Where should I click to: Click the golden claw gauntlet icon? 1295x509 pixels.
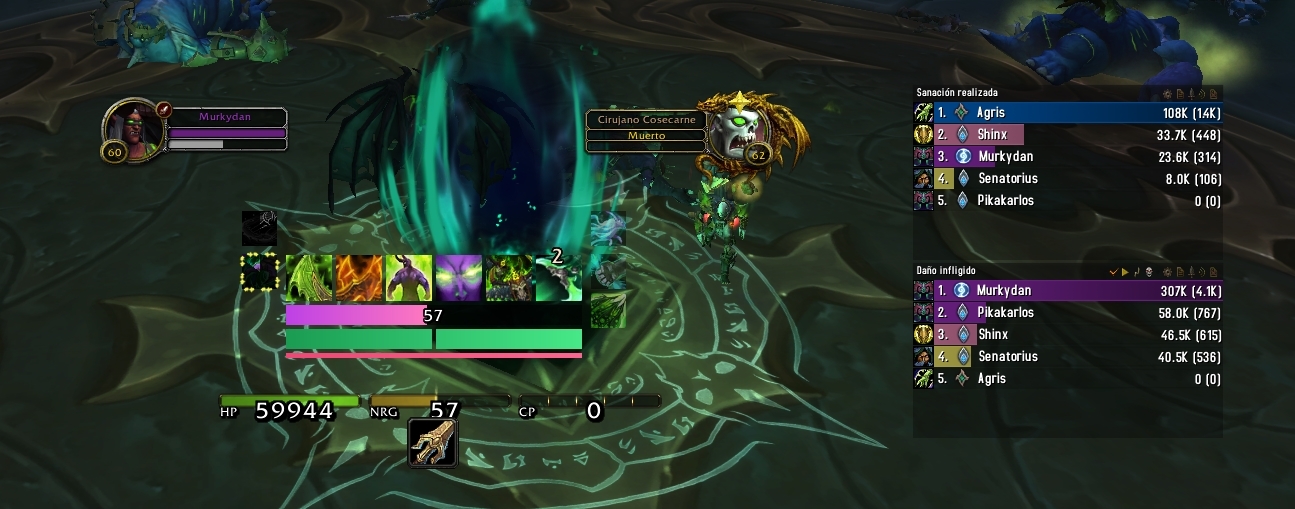433,442
